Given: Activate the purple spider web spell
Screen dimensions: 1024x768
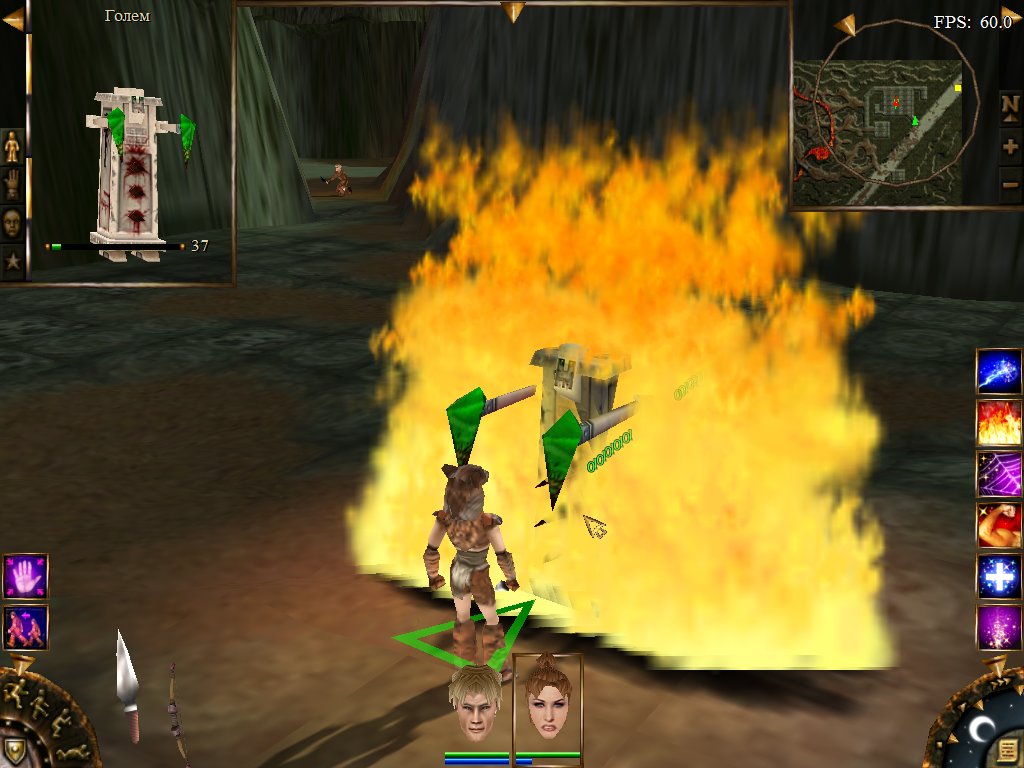Looking at the screenshot, I should point(999,474).
